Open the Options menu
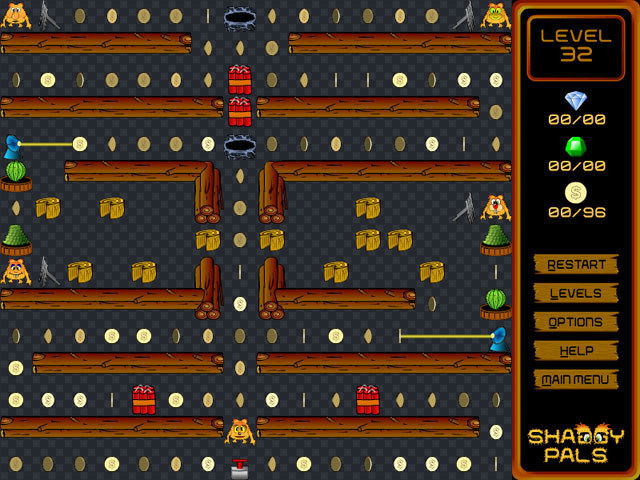This screenshot has height=480, width=640. click(576, 322)
